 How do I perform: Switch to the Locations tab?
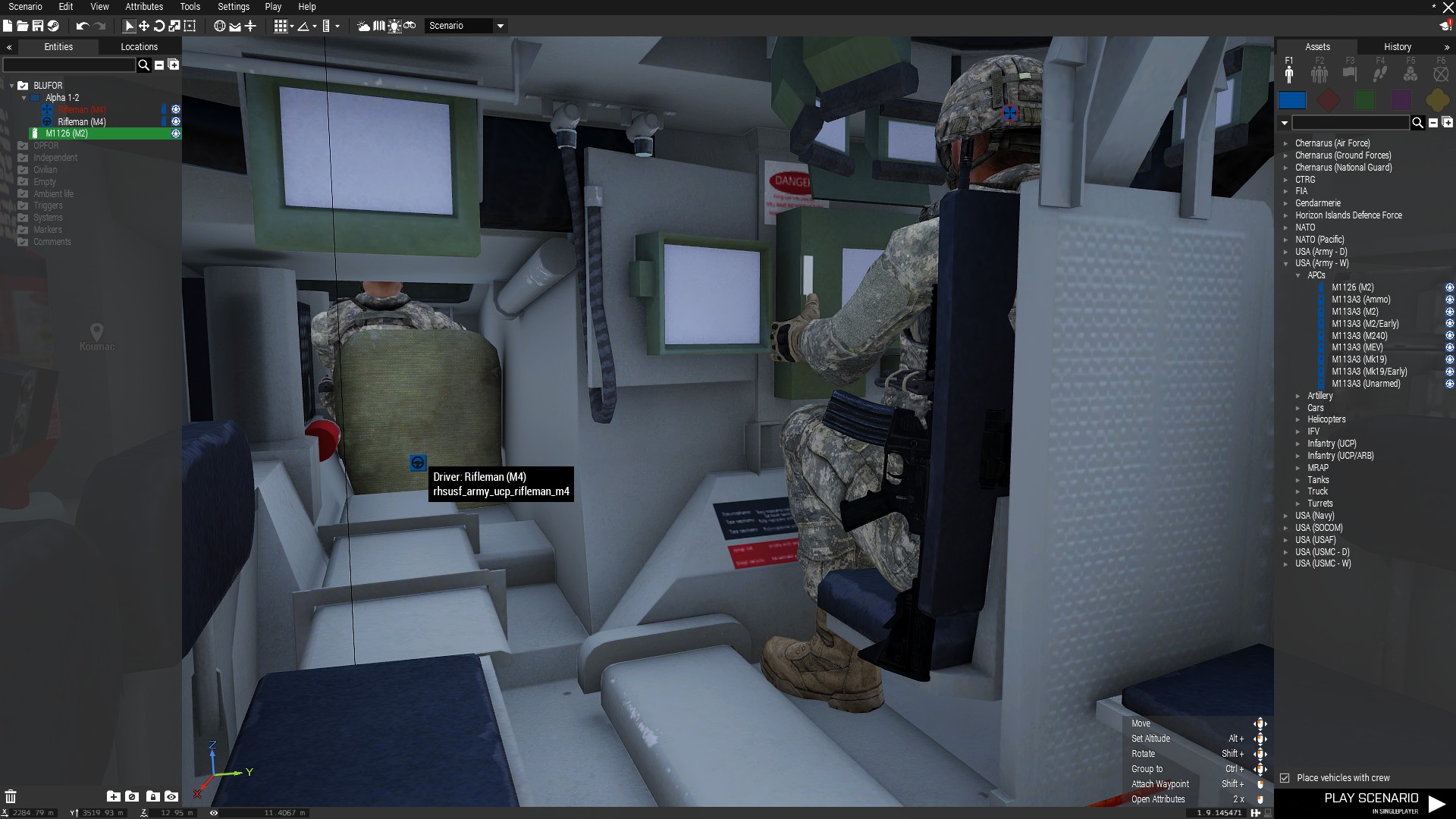pyautogui.click(x=139, y=47)
